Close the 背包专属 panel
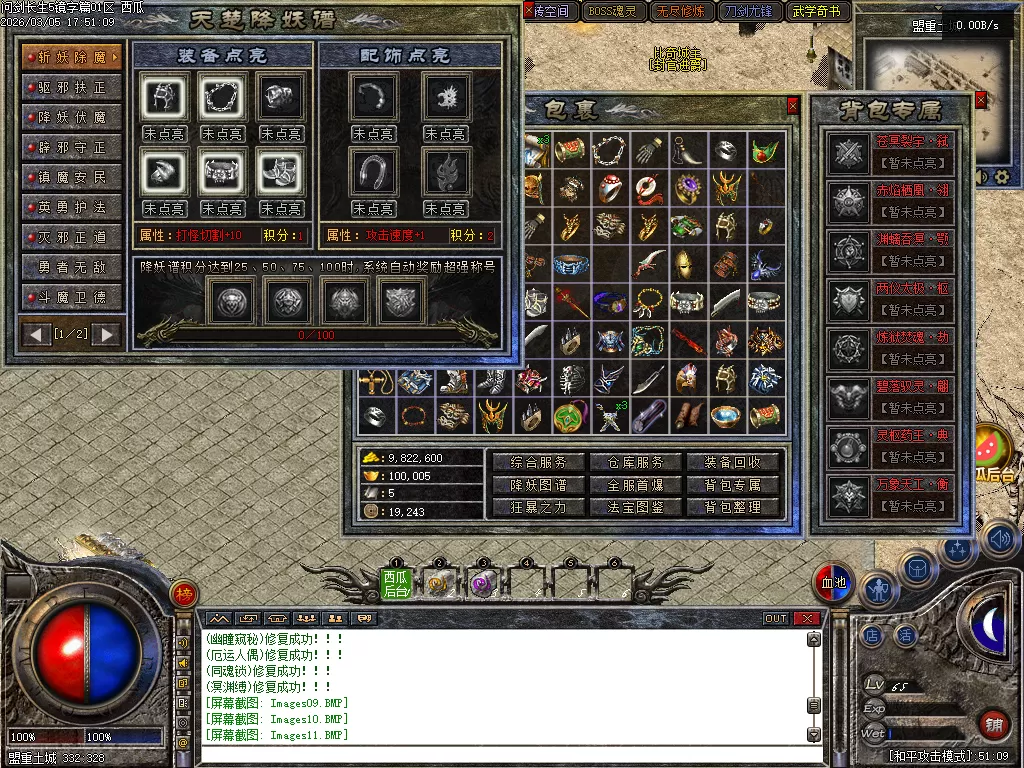This screenshot has height=768, width=1024. tap(980, 100)
